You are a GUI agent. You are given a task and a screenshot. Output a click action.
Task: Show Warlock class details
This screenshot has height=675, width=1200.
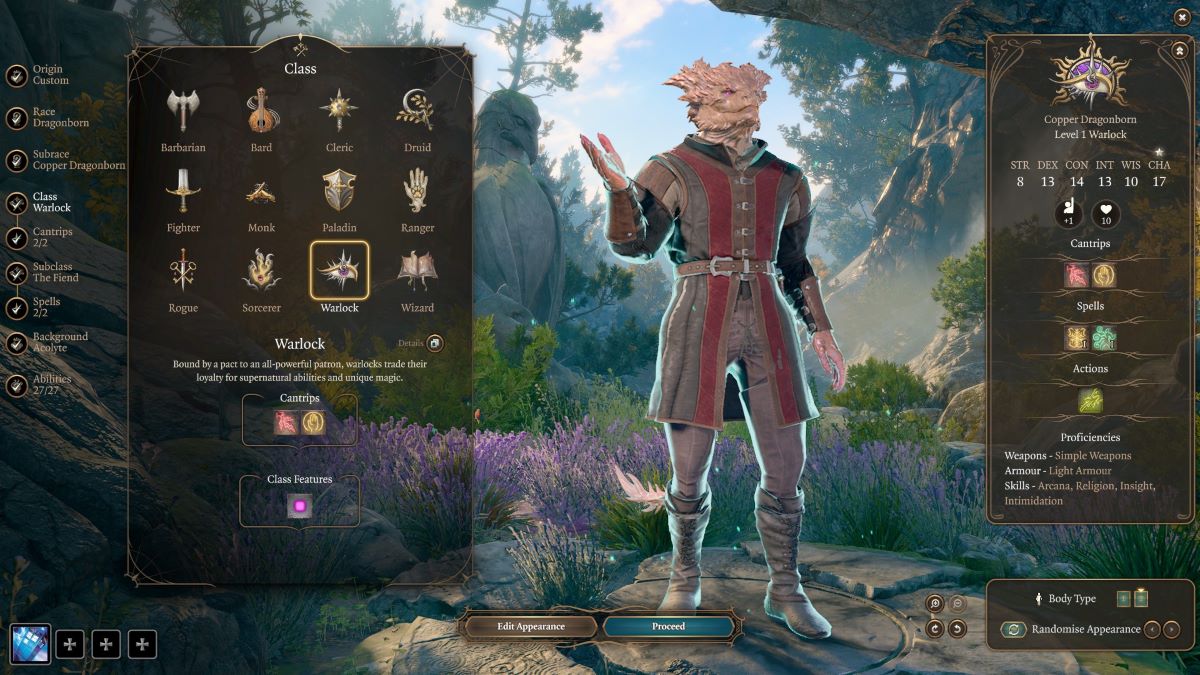434,344
